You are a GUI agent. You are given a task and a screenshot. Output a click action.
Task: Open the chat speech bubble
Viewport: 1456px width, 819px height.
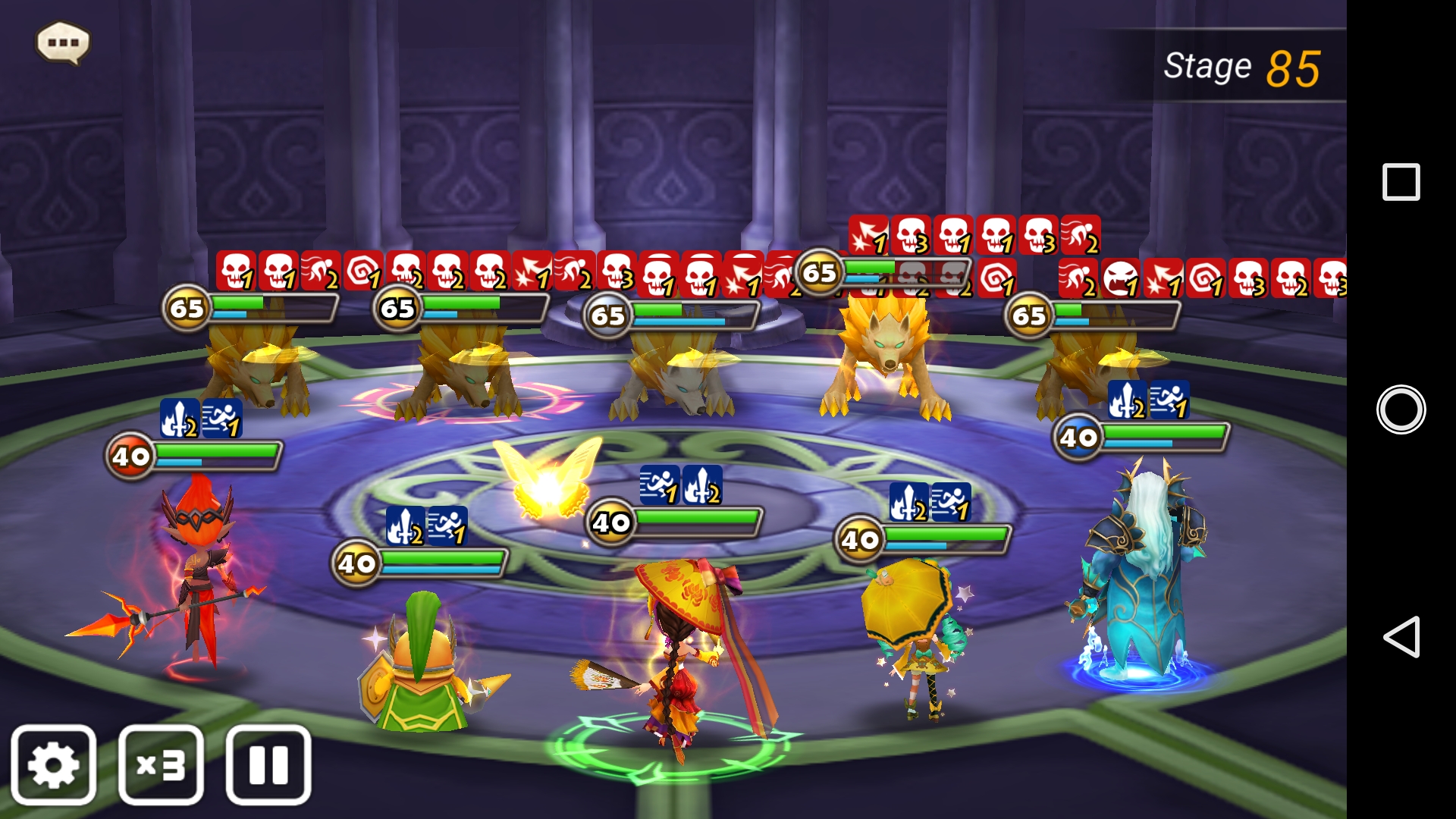pos(63,42)
